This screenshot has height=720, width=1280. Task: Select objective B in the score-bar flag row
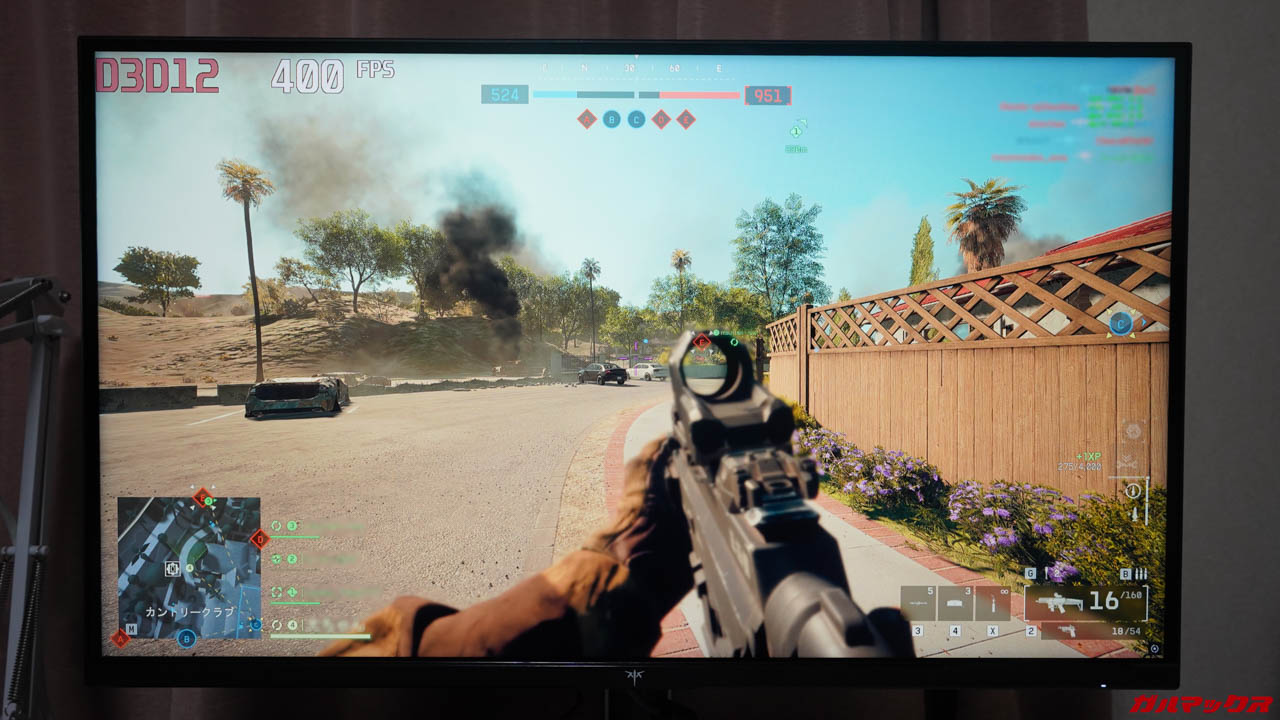click(612, 120)
